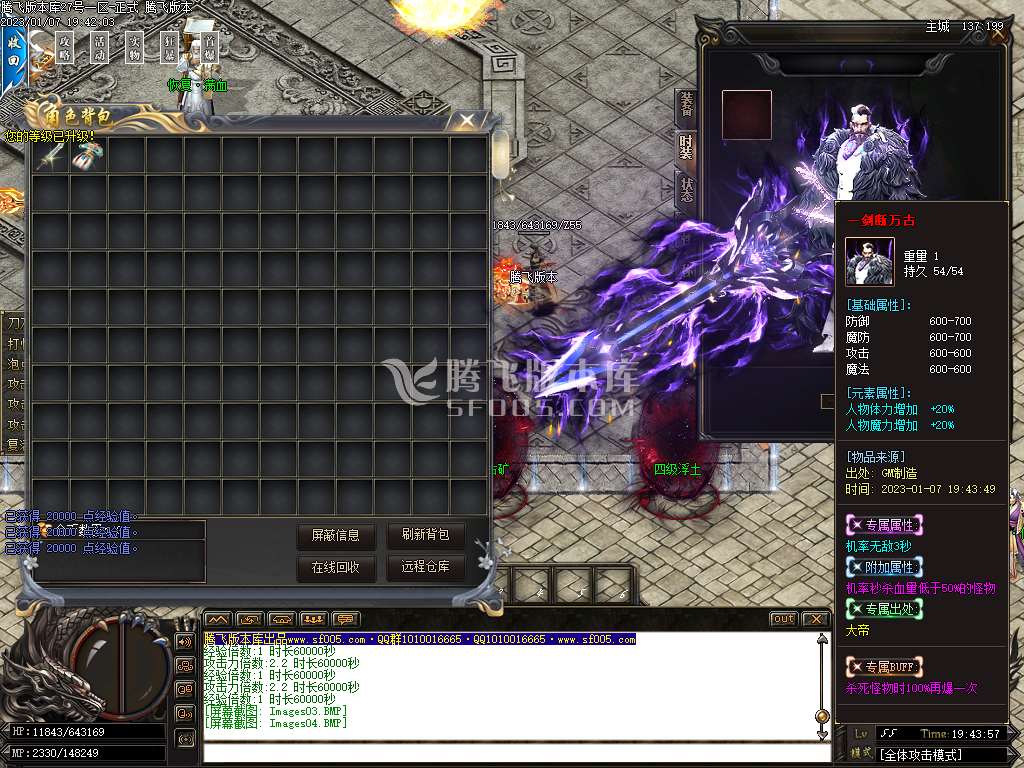
Task: Open the 首爆 first-drop menu
Action: 209,46
